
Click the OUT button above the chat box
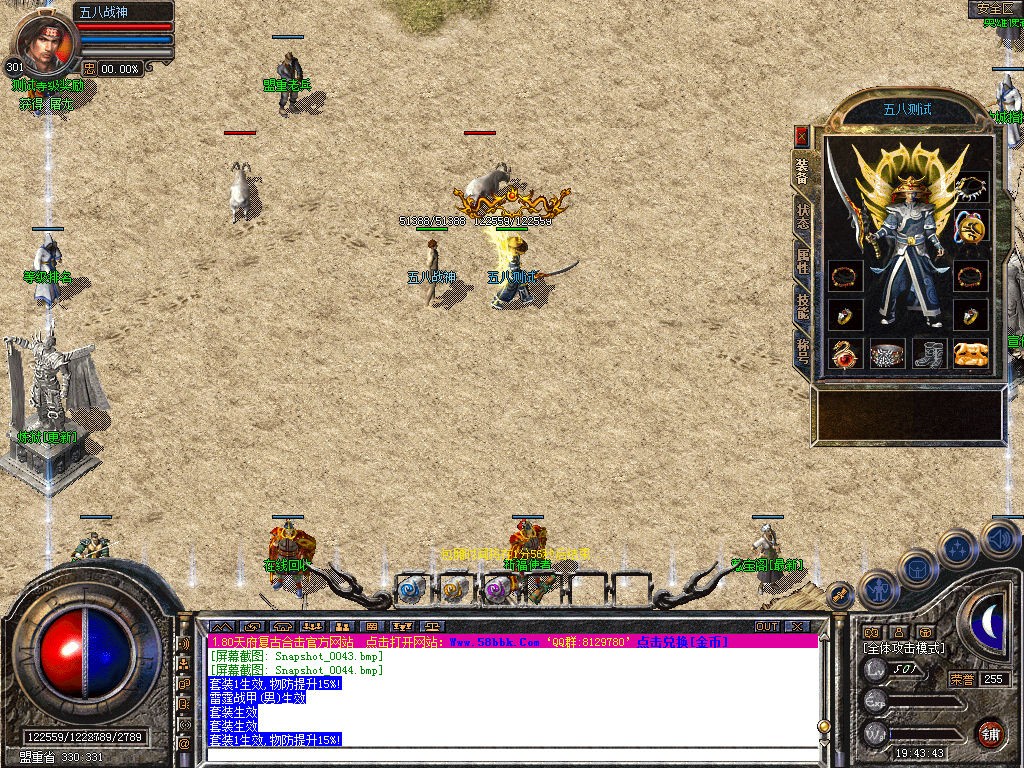point(767,627)
